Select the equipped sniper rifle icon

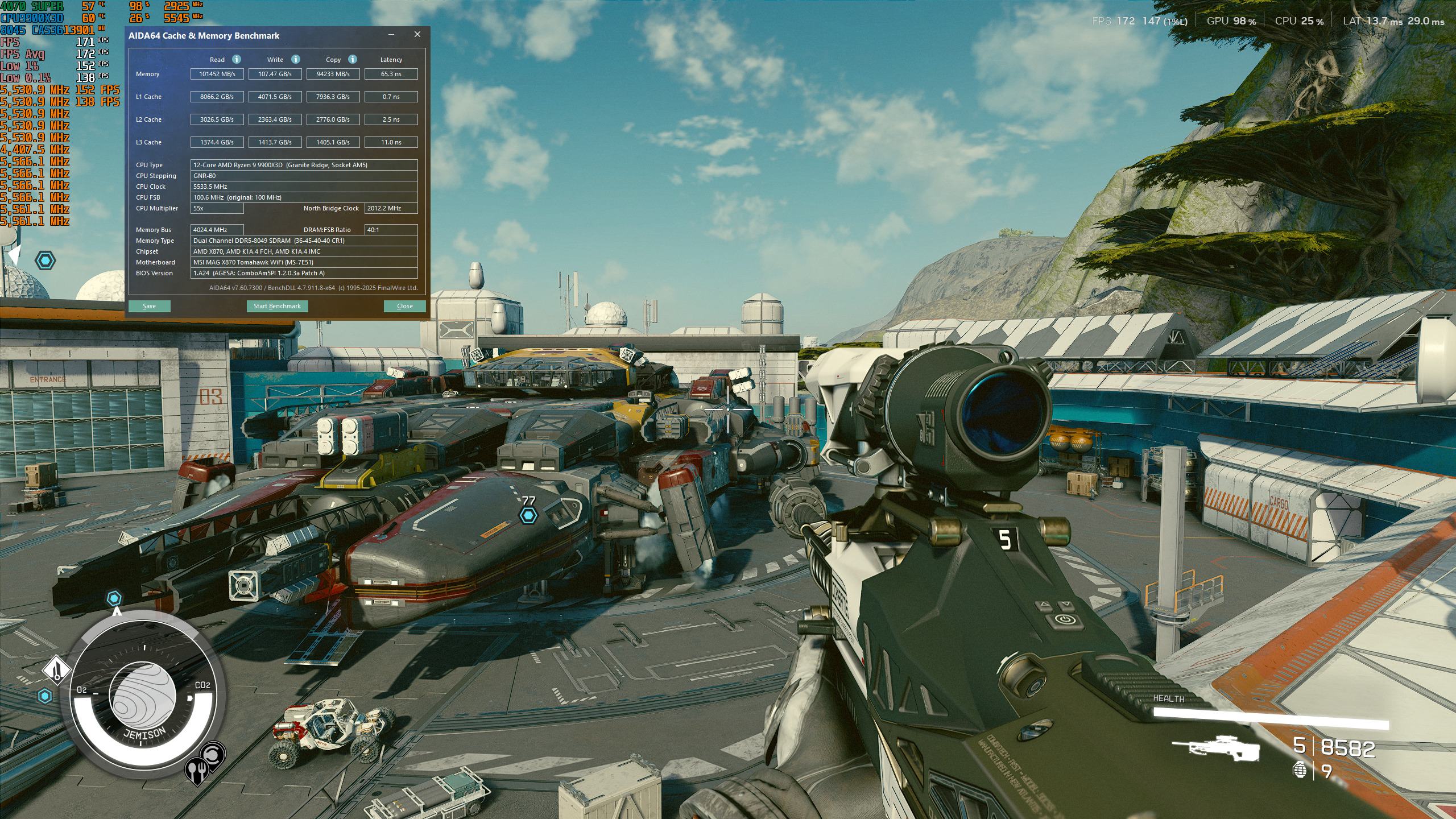(x=1223, y=748)
